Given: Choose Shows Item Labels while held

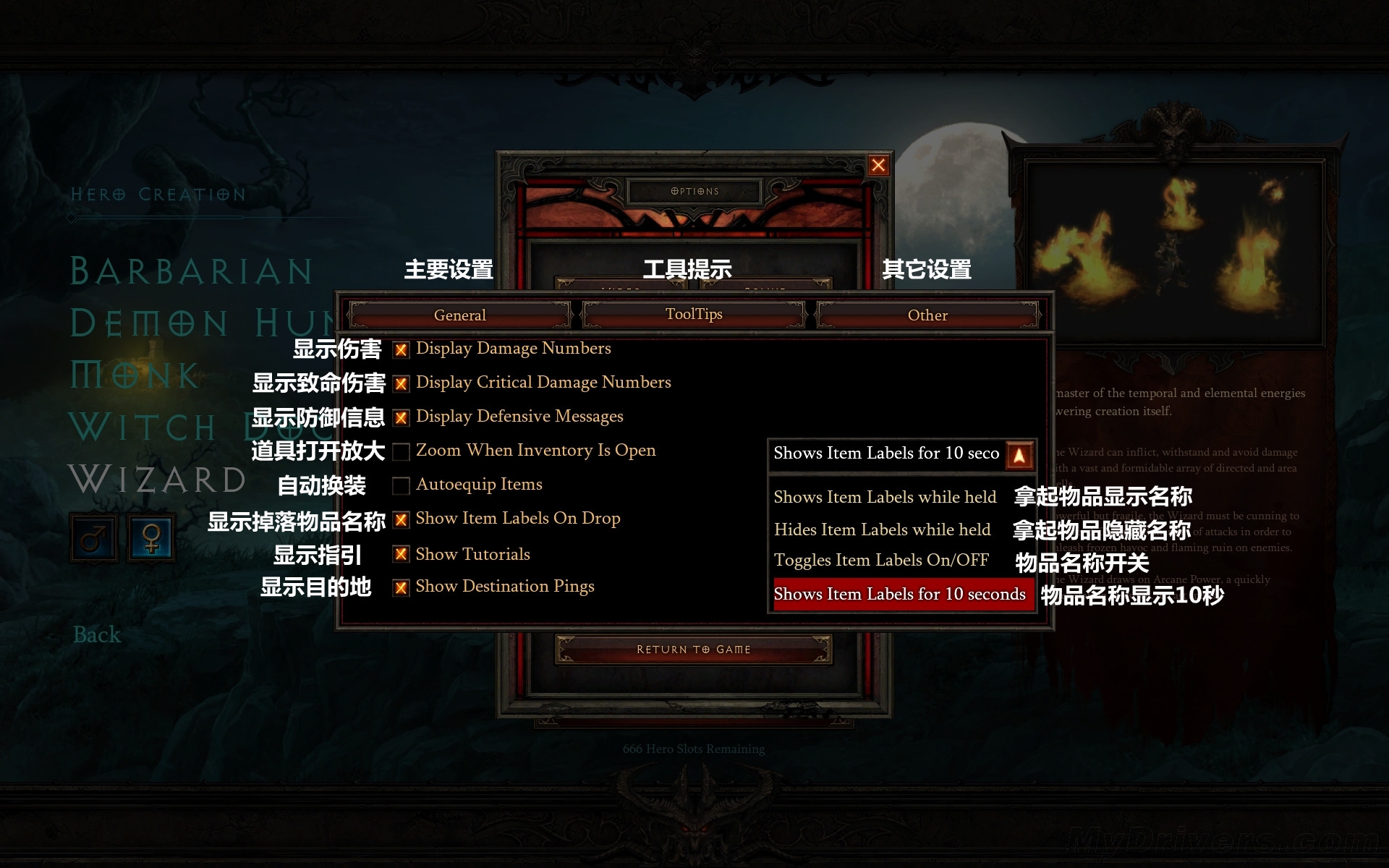Looking at the screenshot, I should (885, 497).
